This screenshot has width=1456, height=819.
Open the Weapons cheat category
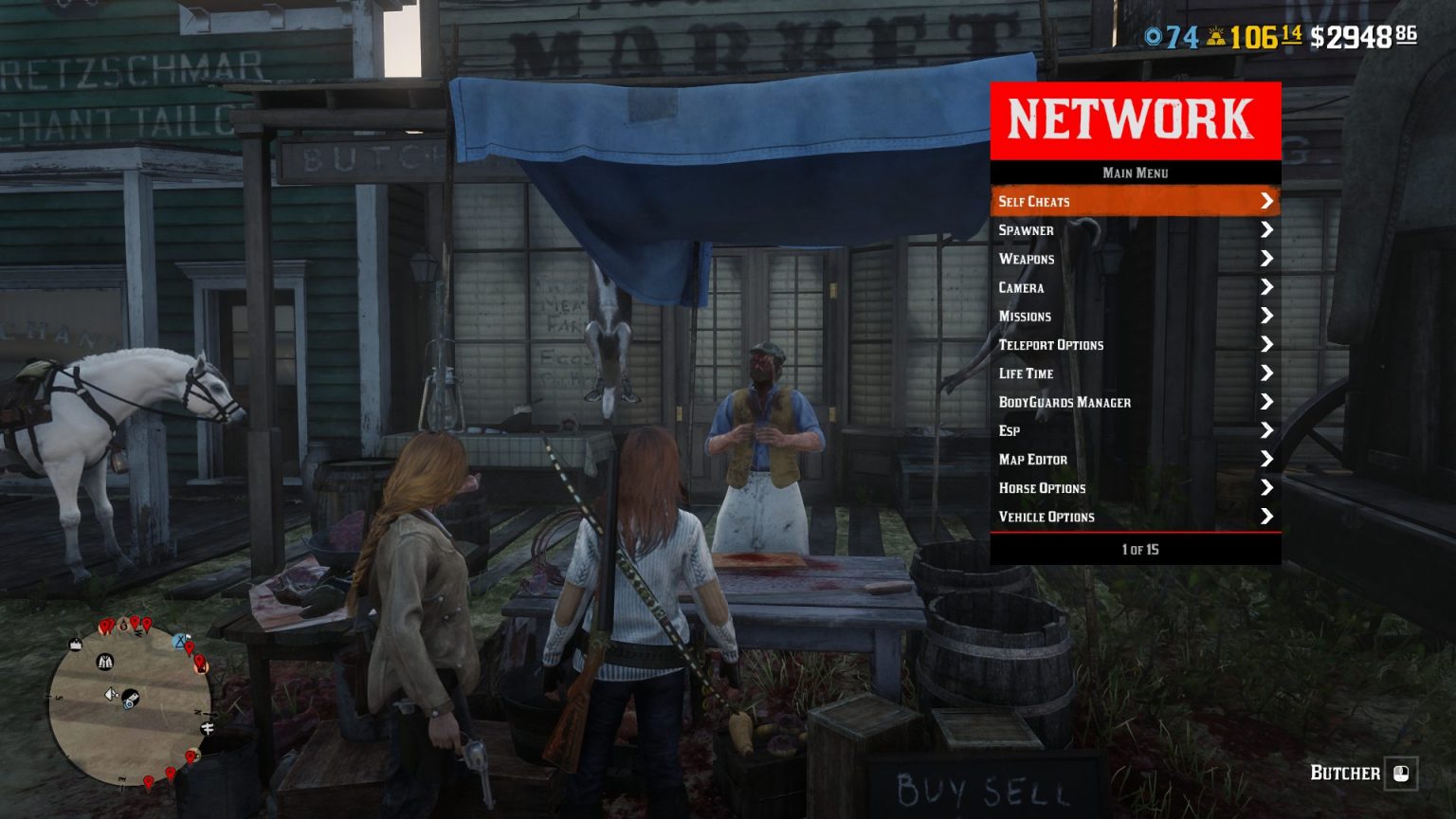(1028, 259)
